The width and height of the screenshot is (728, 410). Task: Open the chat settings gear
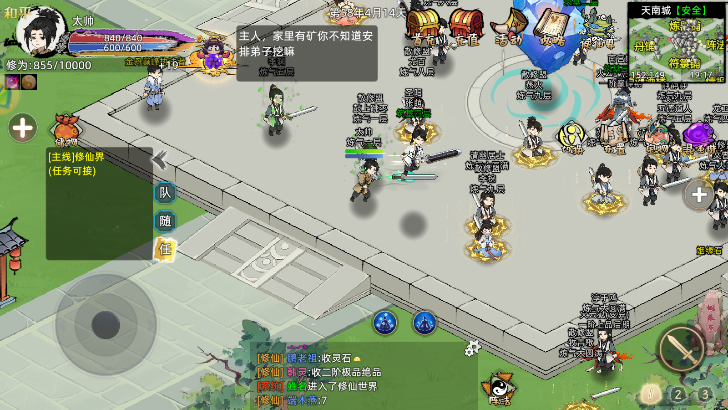pos(473,347)
